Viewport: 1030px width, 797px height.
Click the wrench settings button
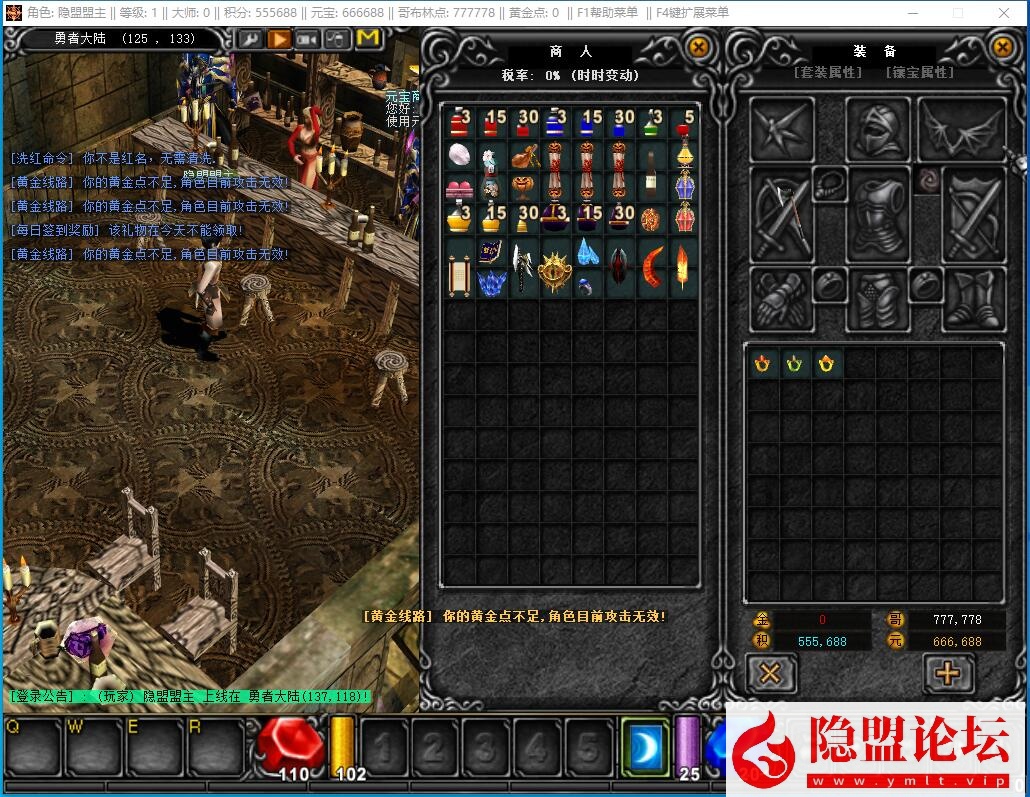pyautogui.click(x=248, y=39)
